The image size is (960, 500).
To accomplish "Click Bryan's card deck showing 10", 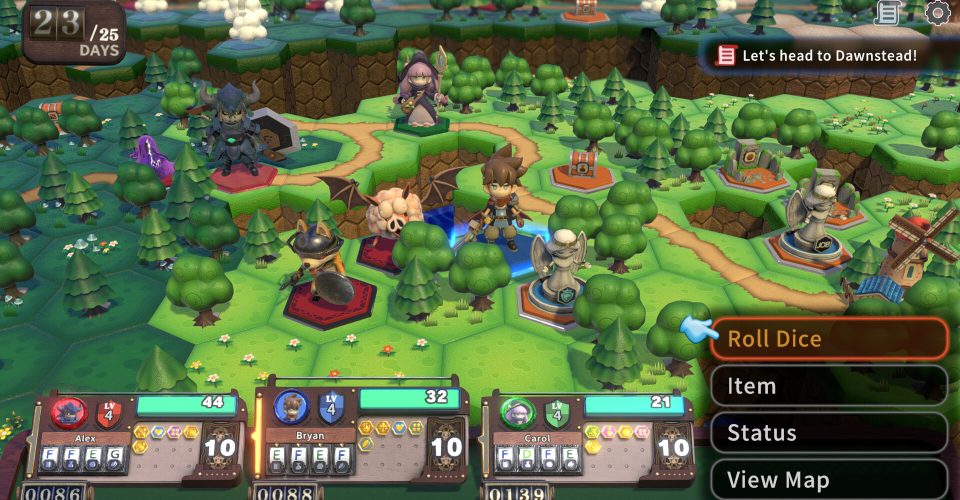I will (x=445, y=447).
